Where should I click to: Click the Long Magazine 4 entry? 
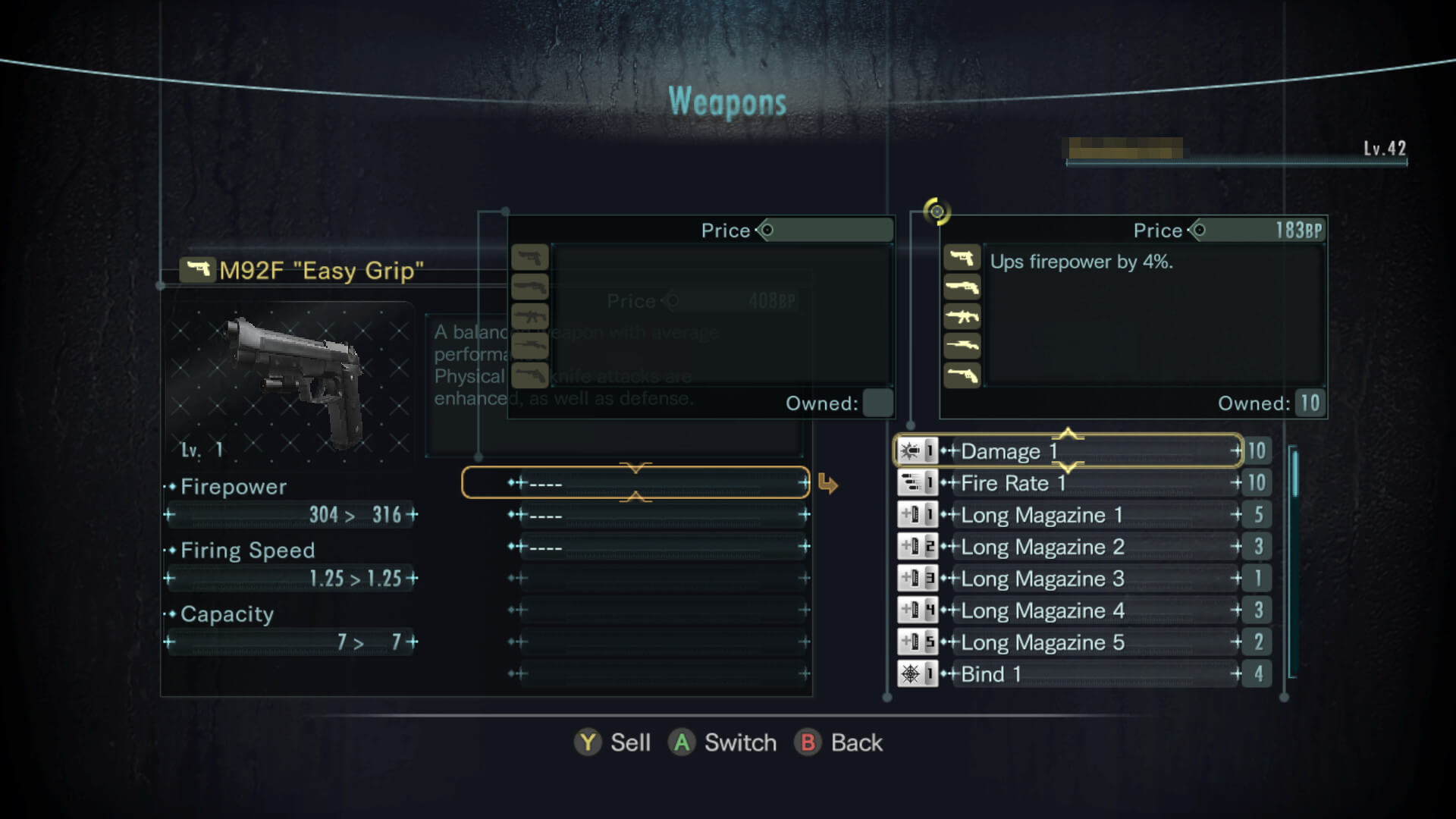tap(1068, 610)
